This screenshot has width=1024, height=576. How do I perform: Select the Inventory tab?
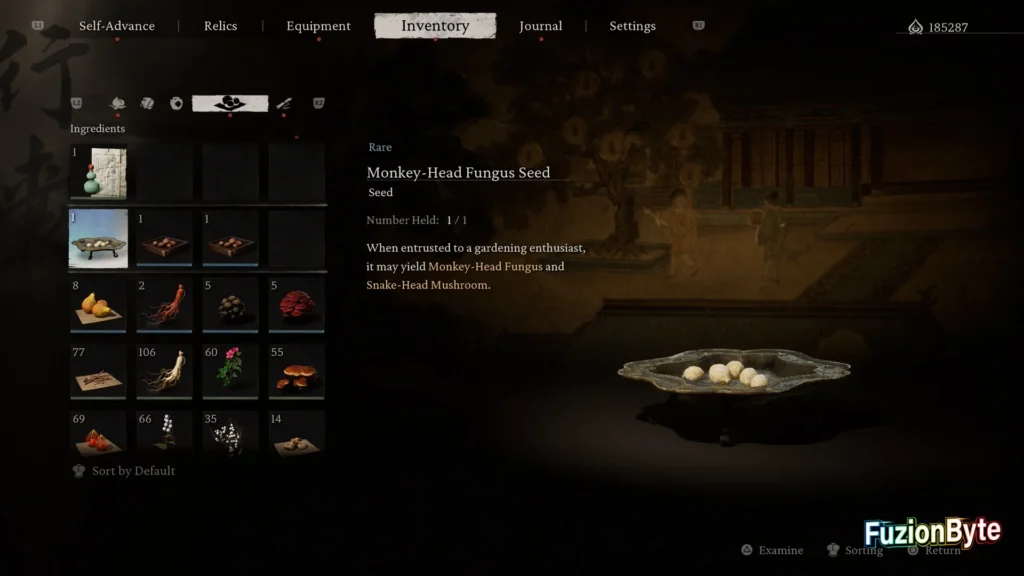(x=435, y=26)
